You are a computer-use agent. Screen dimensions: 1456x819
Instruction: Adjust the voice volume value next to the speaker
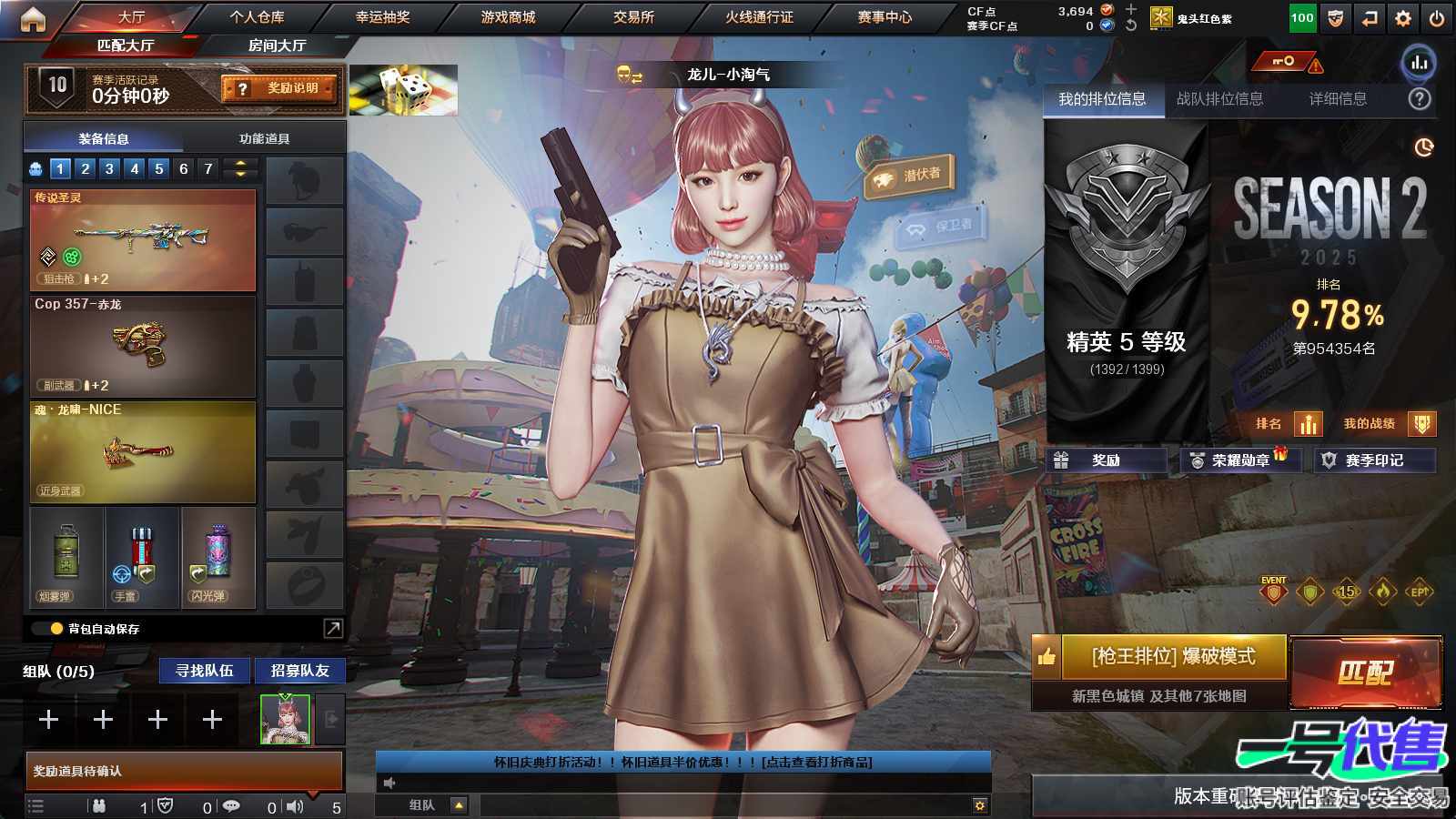(x=337, y=804)
